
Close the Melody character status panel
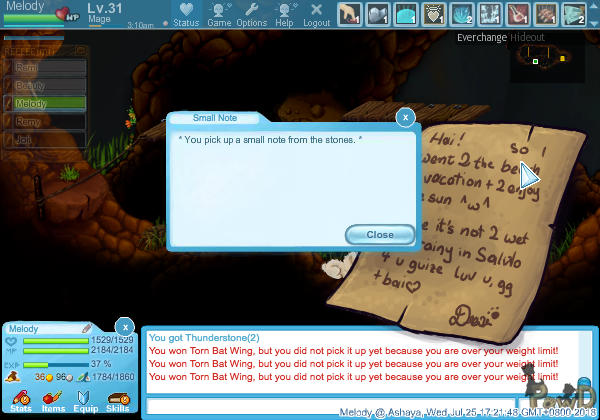(x=124, y=326)
